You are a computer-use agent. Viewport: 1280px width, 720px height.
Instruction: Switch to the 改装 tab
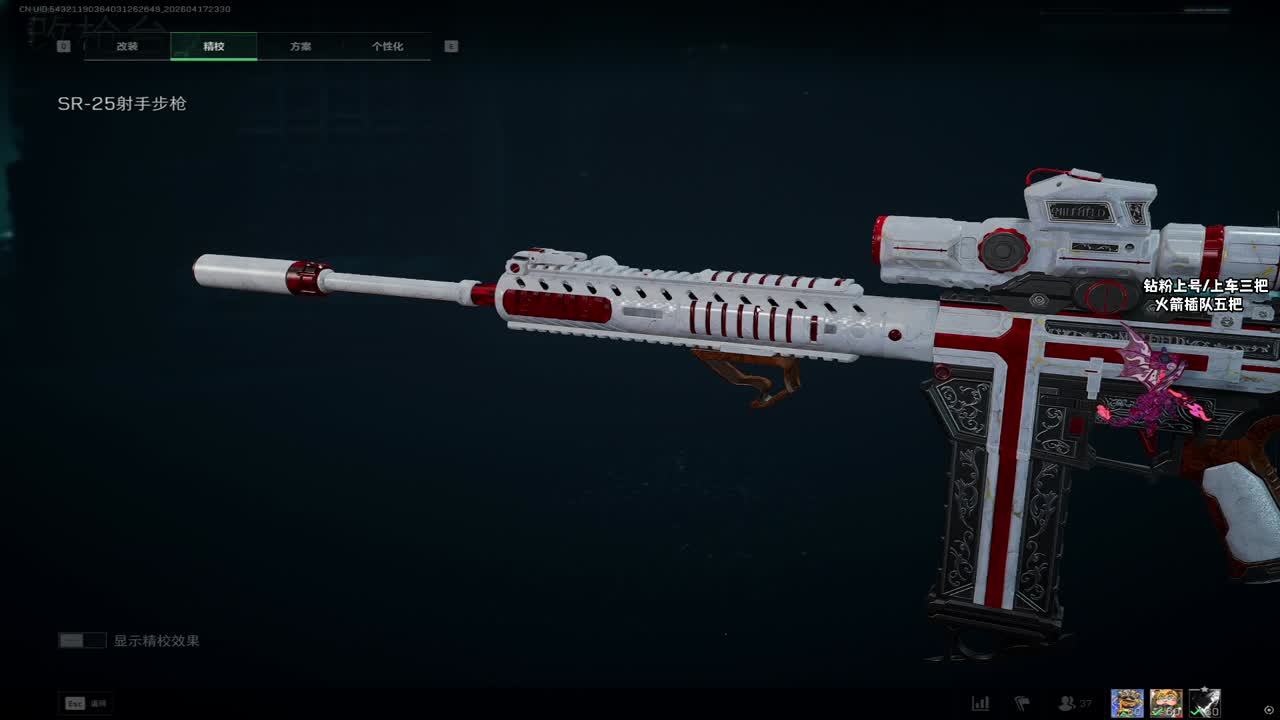pos(127,47)
